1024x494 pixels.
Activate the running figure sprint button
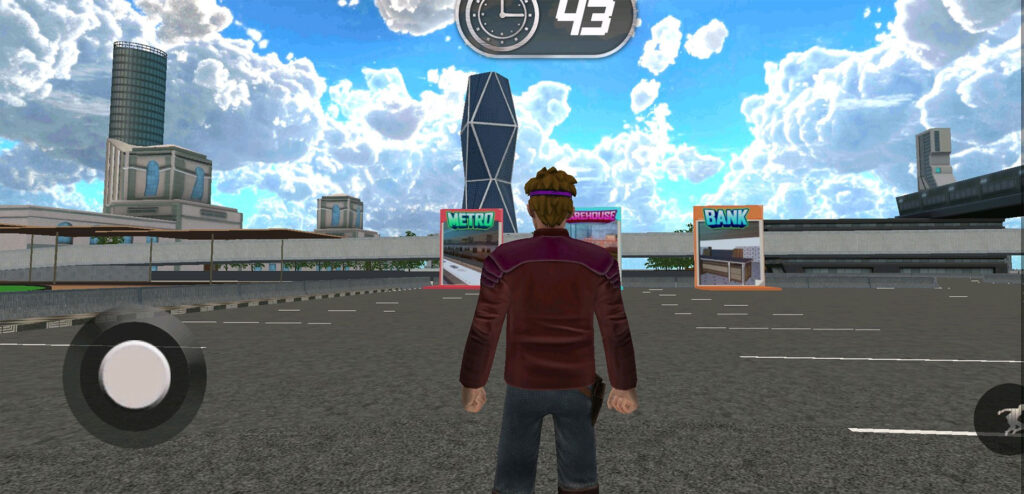tap(1004, 418)
